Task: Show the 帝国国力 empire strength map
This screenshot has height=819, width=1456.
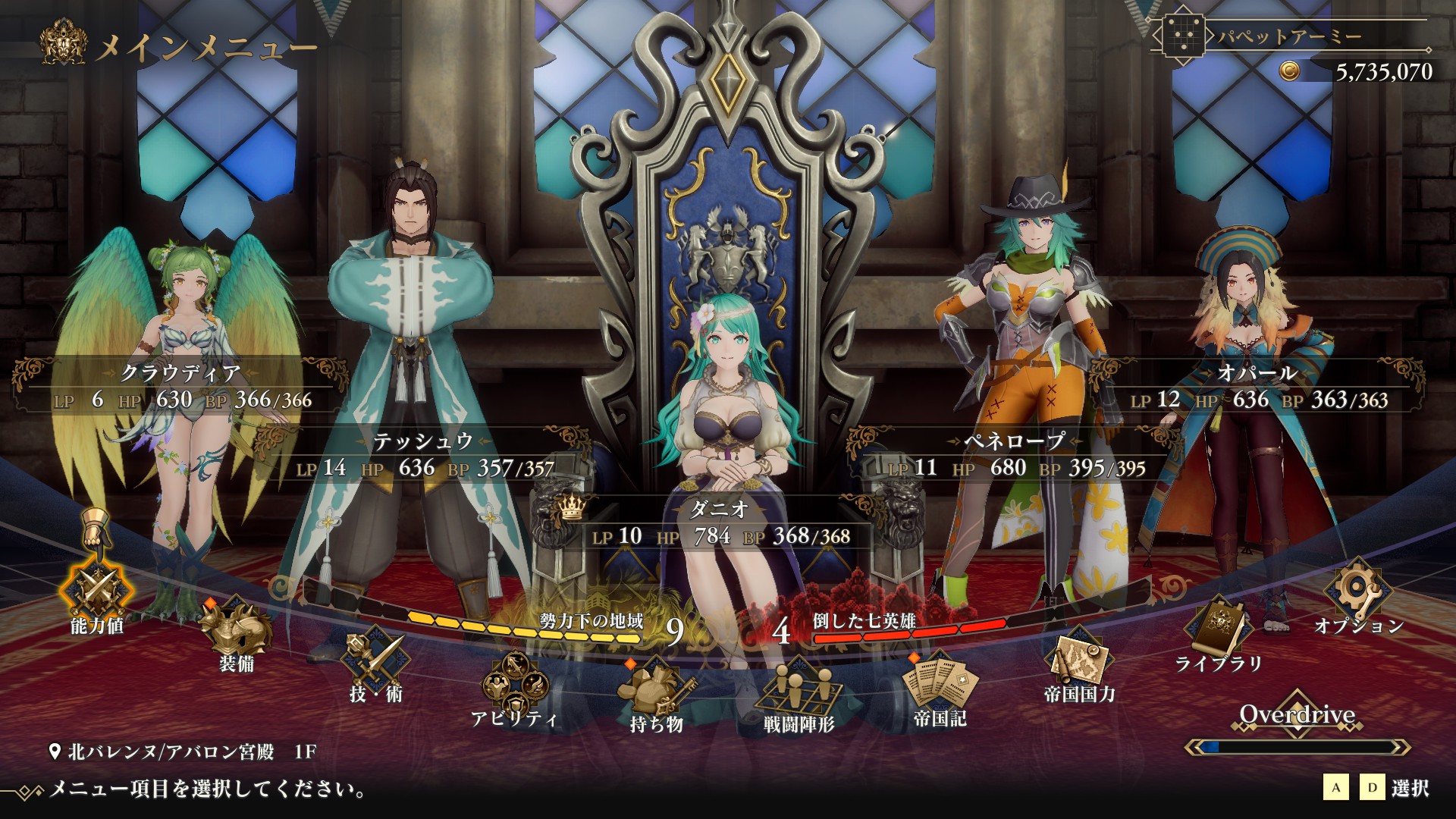Action: [x=1079, y=659]
